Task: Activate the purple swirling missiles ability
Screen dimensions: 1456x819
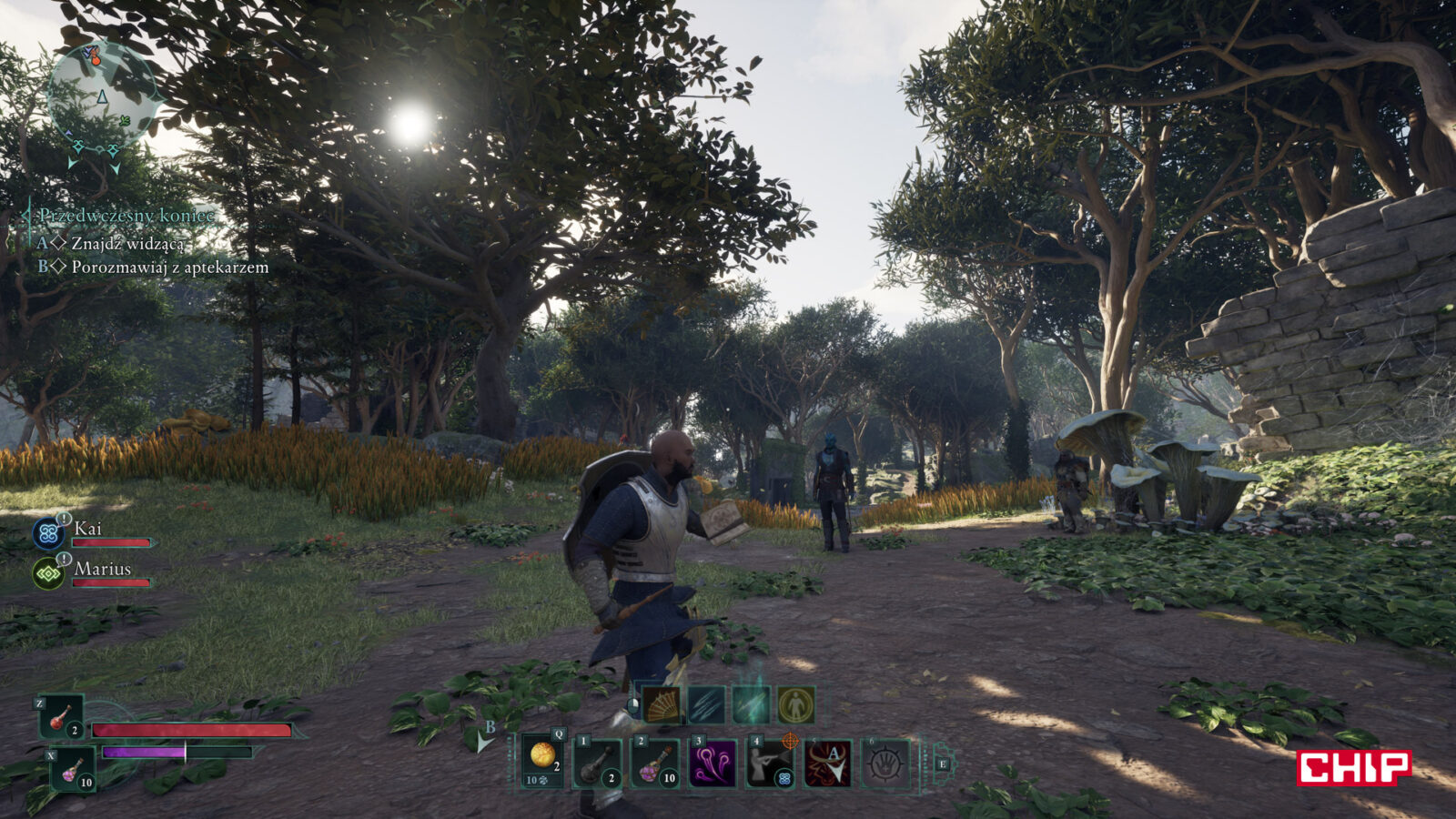Action: pyautogui.click(x=713, y=763)
